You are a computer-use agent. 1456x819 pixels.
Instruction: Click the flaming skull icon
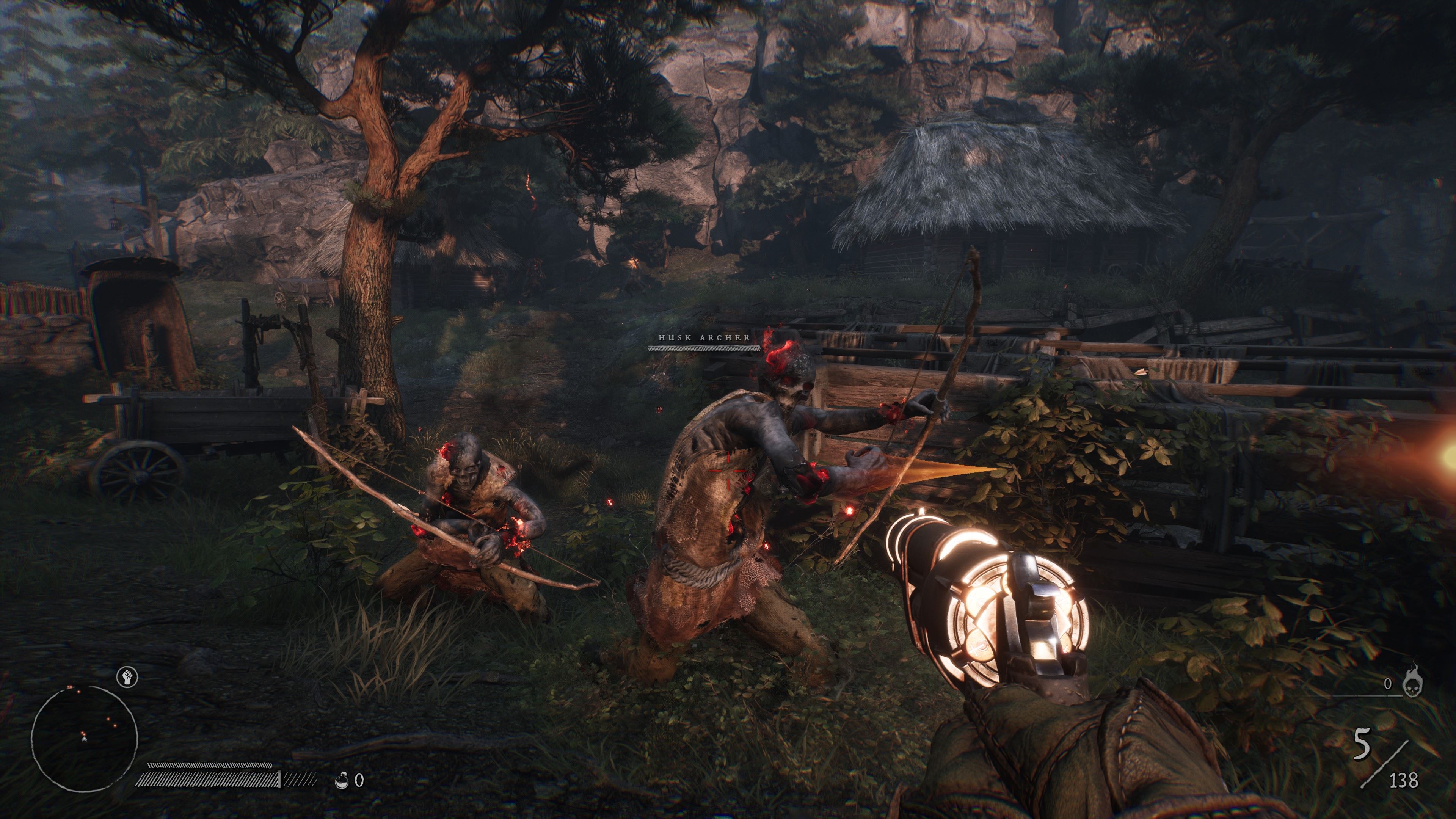(1413, 686)
